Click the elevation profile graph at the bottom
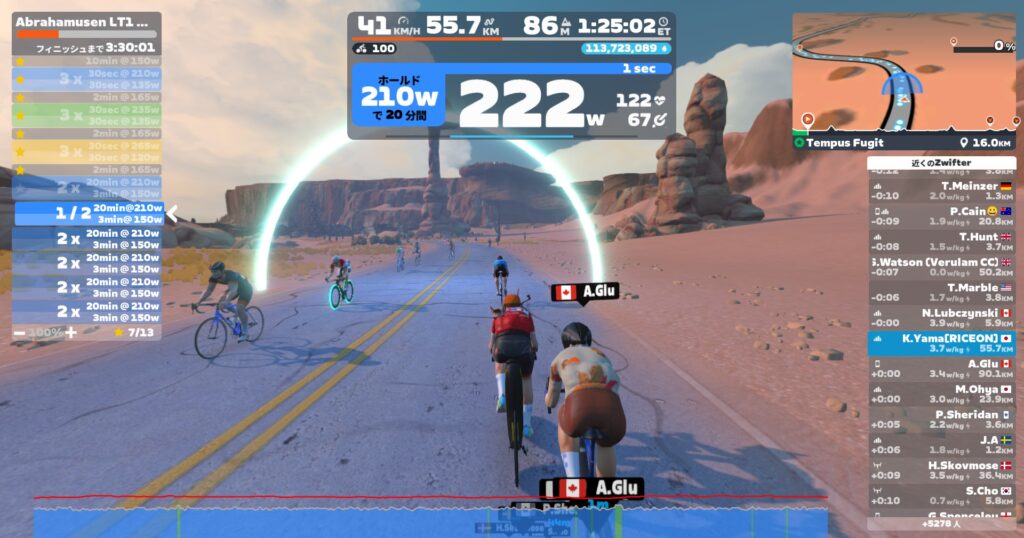This screenshot has height=538, width=1024. click(430, 516)
